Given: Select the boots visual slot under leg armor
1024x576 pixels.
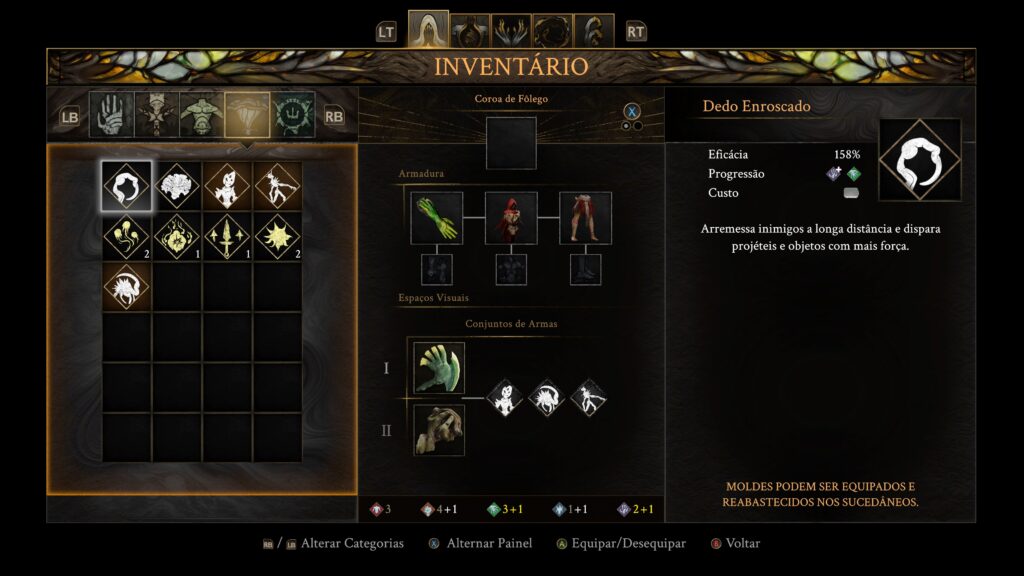Looking at the screenshot, I should coord(585,269).
